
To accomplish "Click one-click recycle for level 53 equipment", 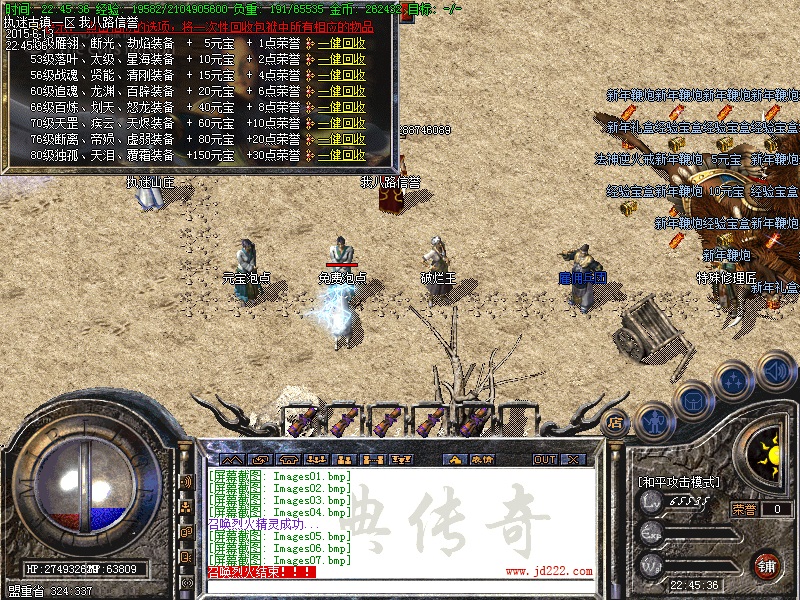I will [x=341, y=60].
